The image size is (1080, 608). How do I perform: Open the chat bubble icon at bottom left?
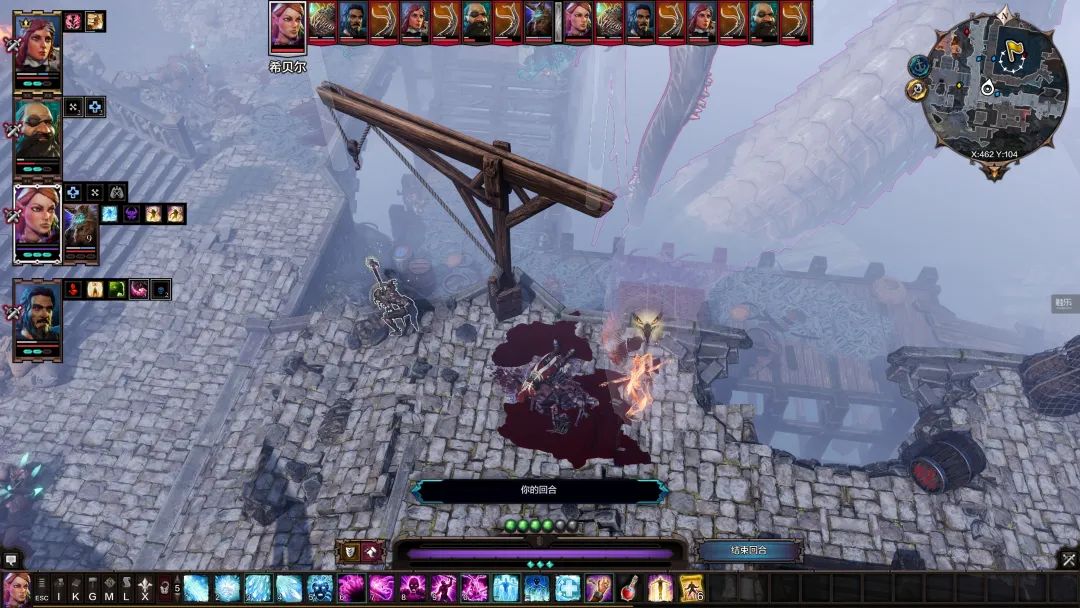(11, 560)
